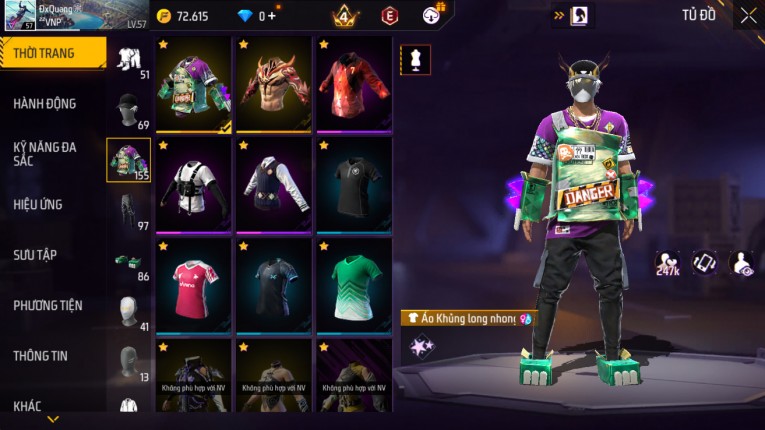Select KỸ NĂNG ĐA SẮC category
This screenshot has width=765, height=430.
45,153
